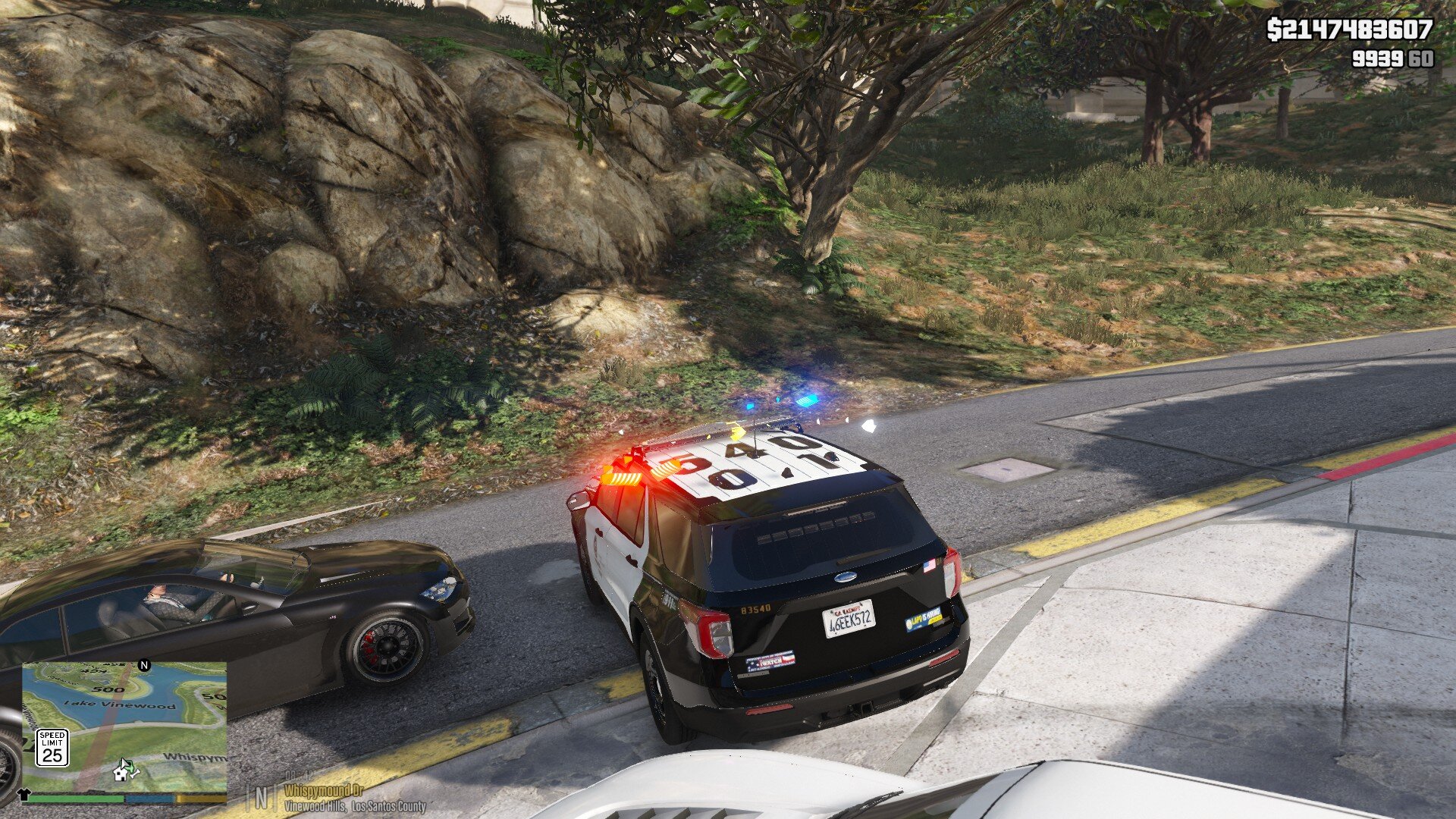Select the north indicator on the minimap

[x=144, y=666]
